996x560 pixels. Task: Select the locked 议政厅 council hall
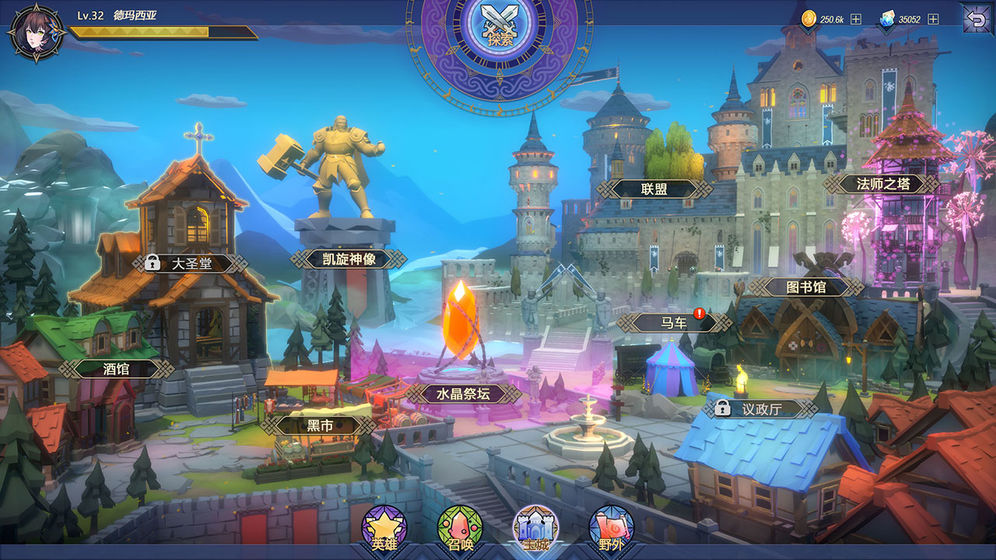pyautogui.click(x=761, y=408)
